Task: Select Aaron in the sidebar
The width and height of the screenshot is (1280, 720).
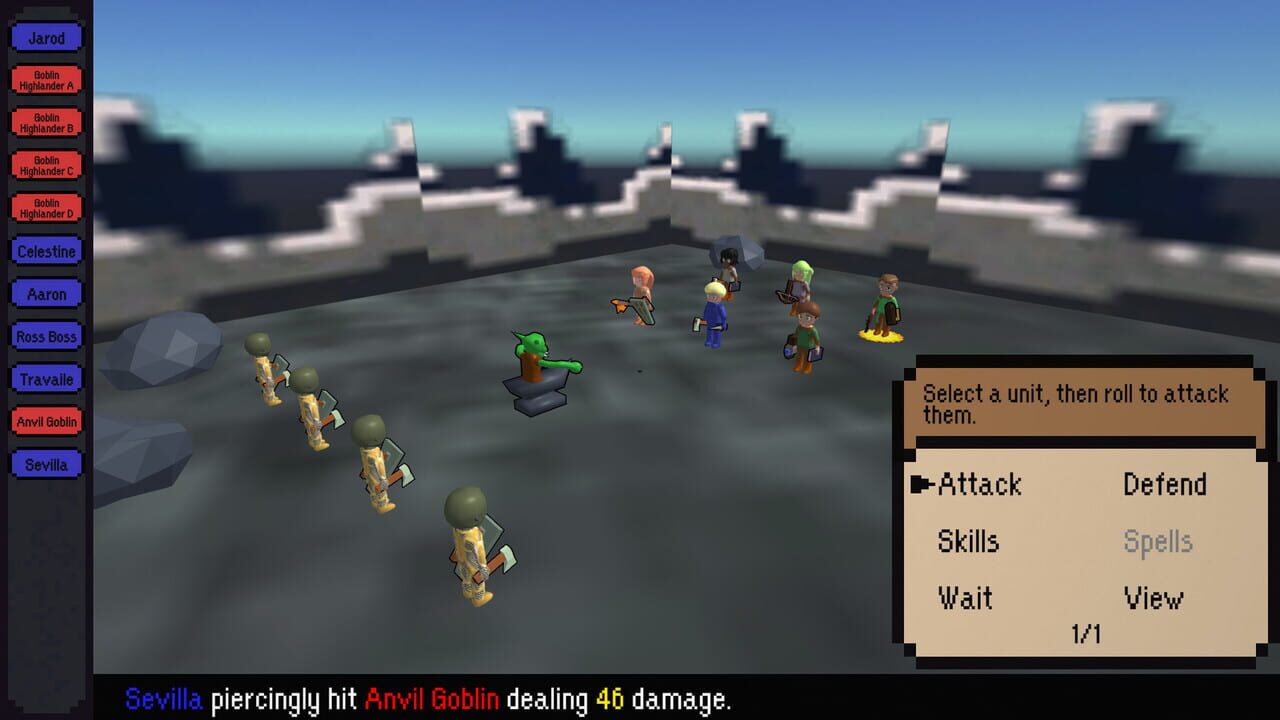Action: pyautogui.click(x=45, y=294)
